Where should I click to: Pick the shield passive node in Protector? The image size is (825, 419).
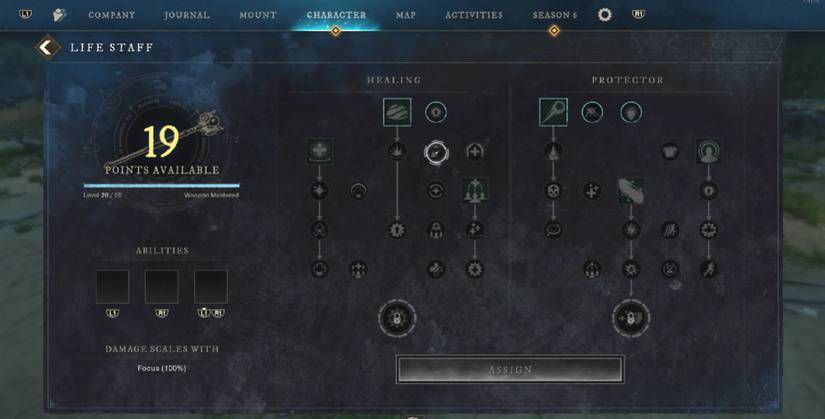click(x=631, y=113)
